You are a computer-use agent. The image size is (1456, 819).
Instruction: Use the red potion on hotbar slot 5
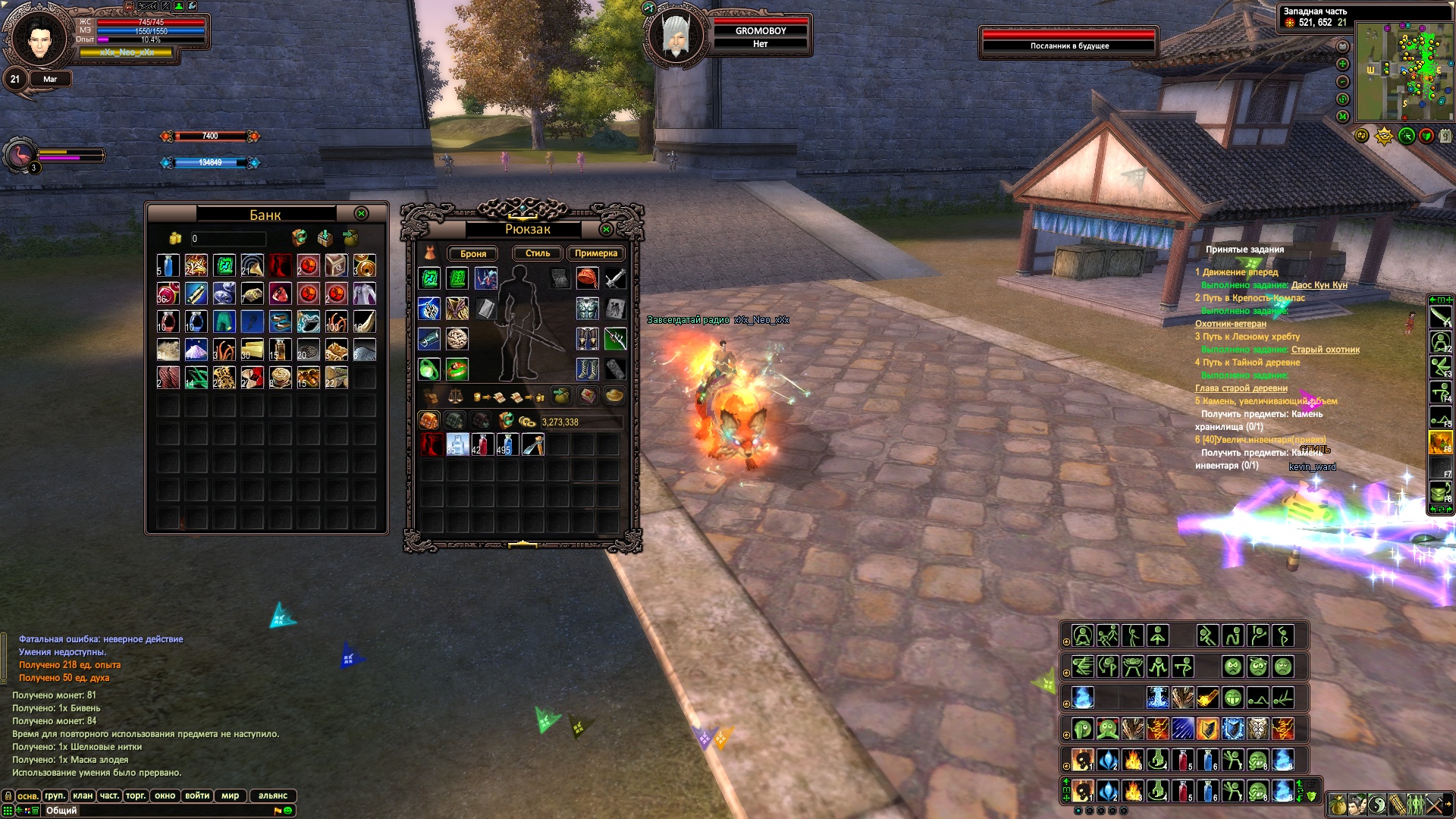tap(1183, 791)
